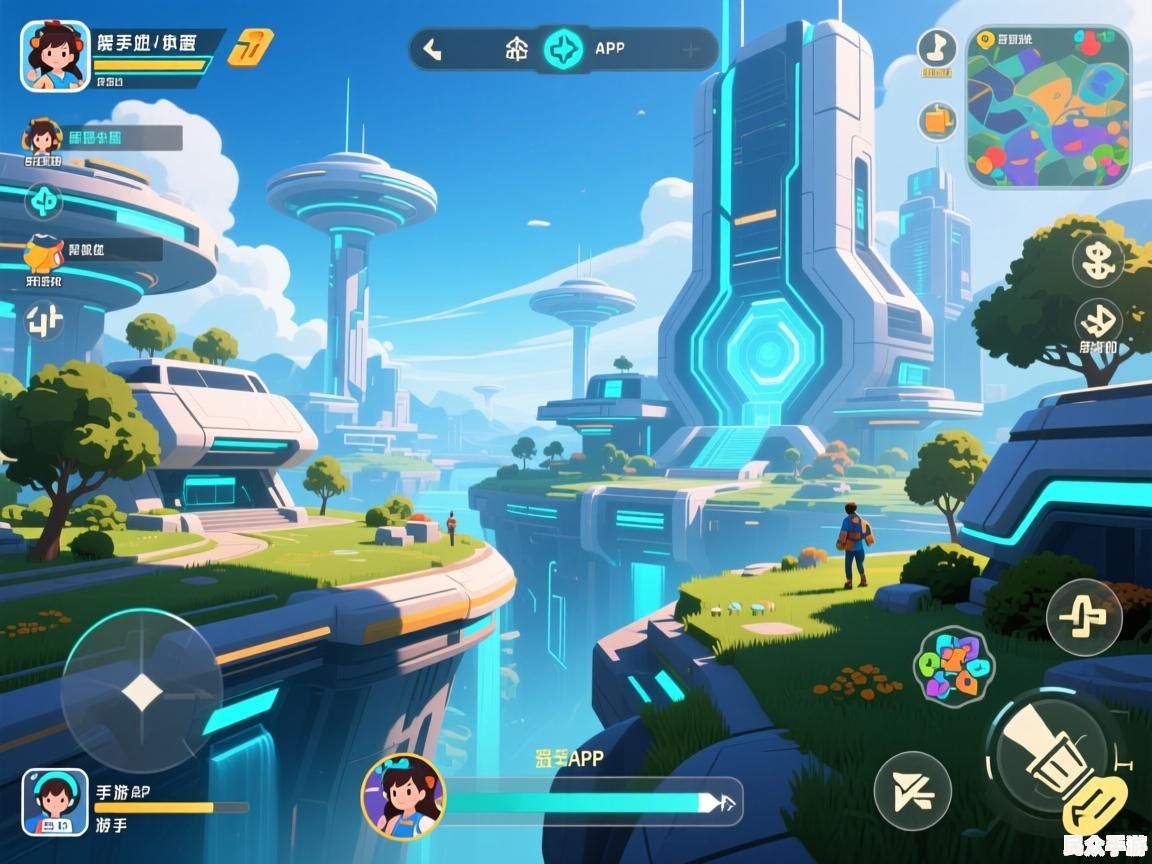Expand the colorful minimap
Viewport: 1152px width, 864px height.
[x=1048, y=106]
